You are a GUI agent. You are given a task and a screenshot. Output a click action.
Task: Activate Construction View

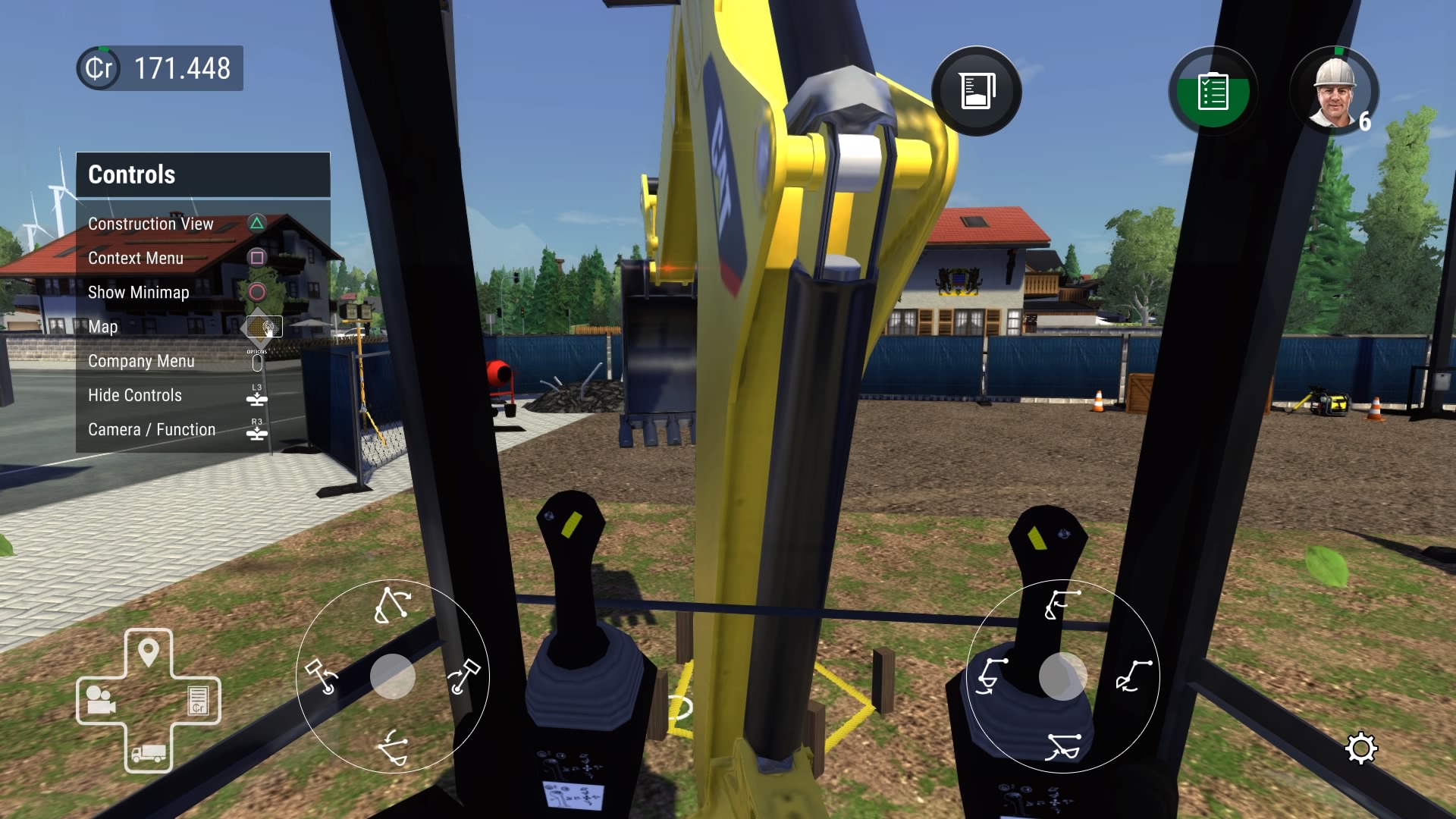(x=150, y=224)
